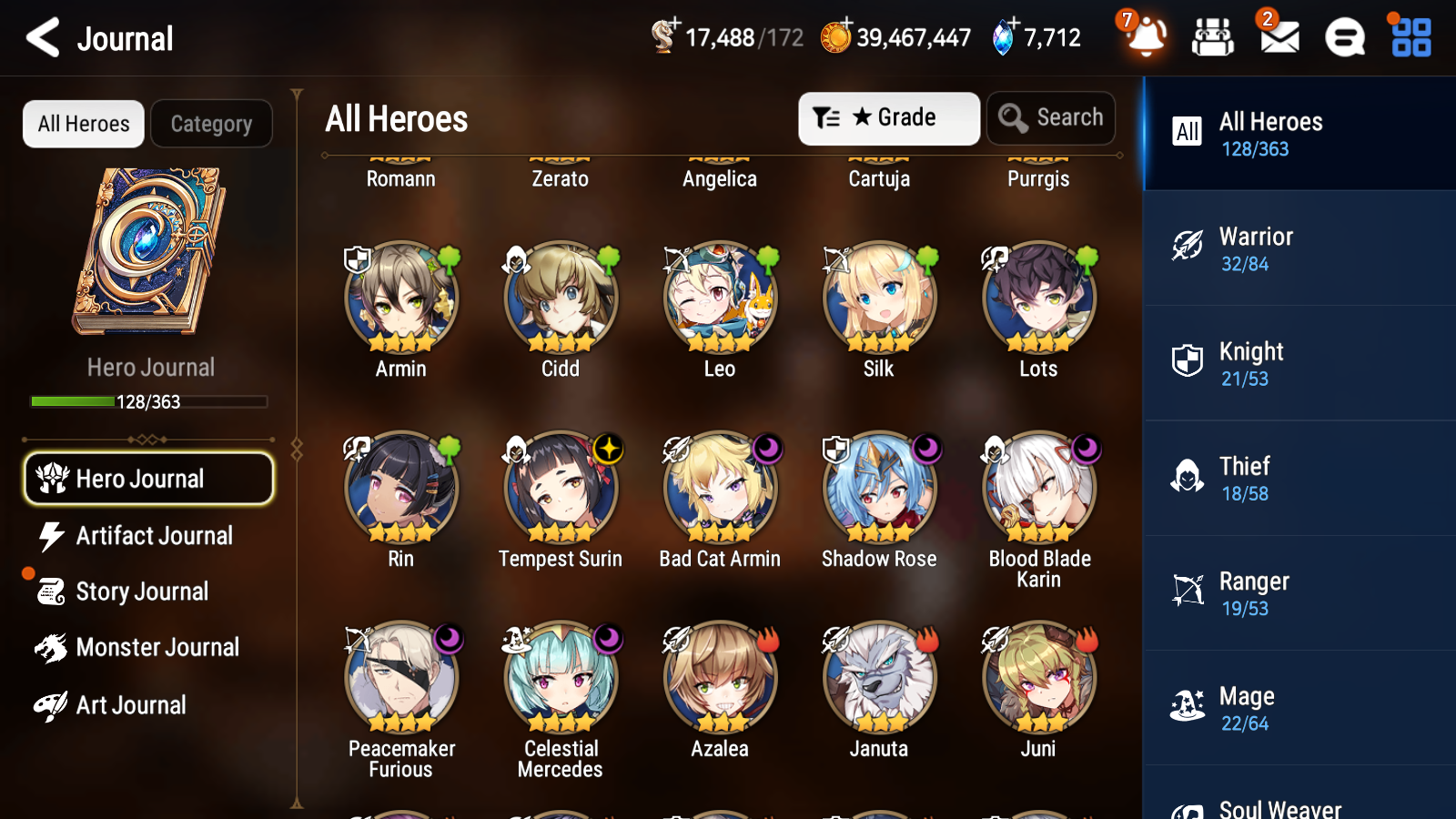Image resolution: width=1456 pixels, height=819 pixels.
Task: Switch to the Category tab
Action: click(211, 124)
